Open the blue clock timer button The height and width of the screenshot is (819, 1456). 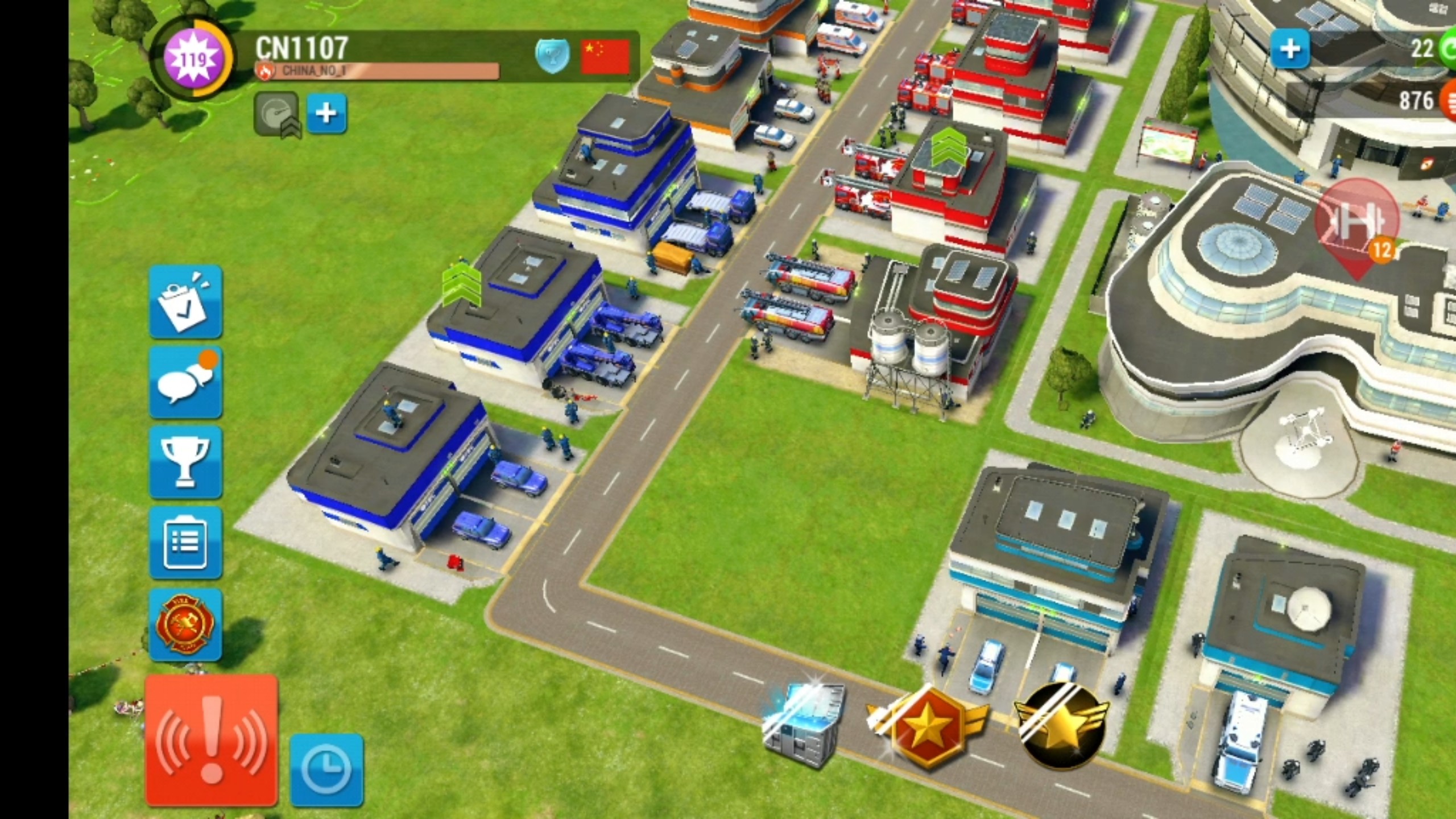pos(326,769)
